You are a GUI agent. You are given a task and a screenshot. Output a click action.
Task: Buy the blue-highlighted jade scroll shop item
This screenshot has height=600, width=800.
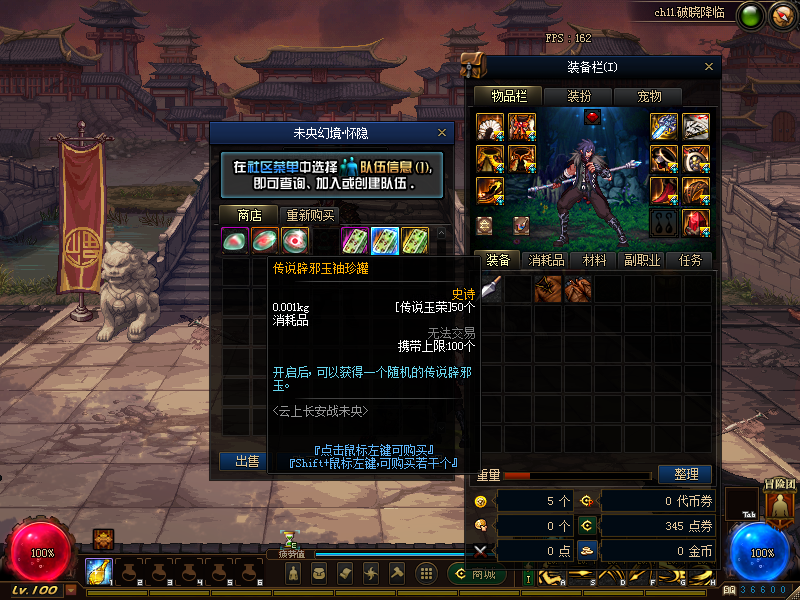[385, 240]
